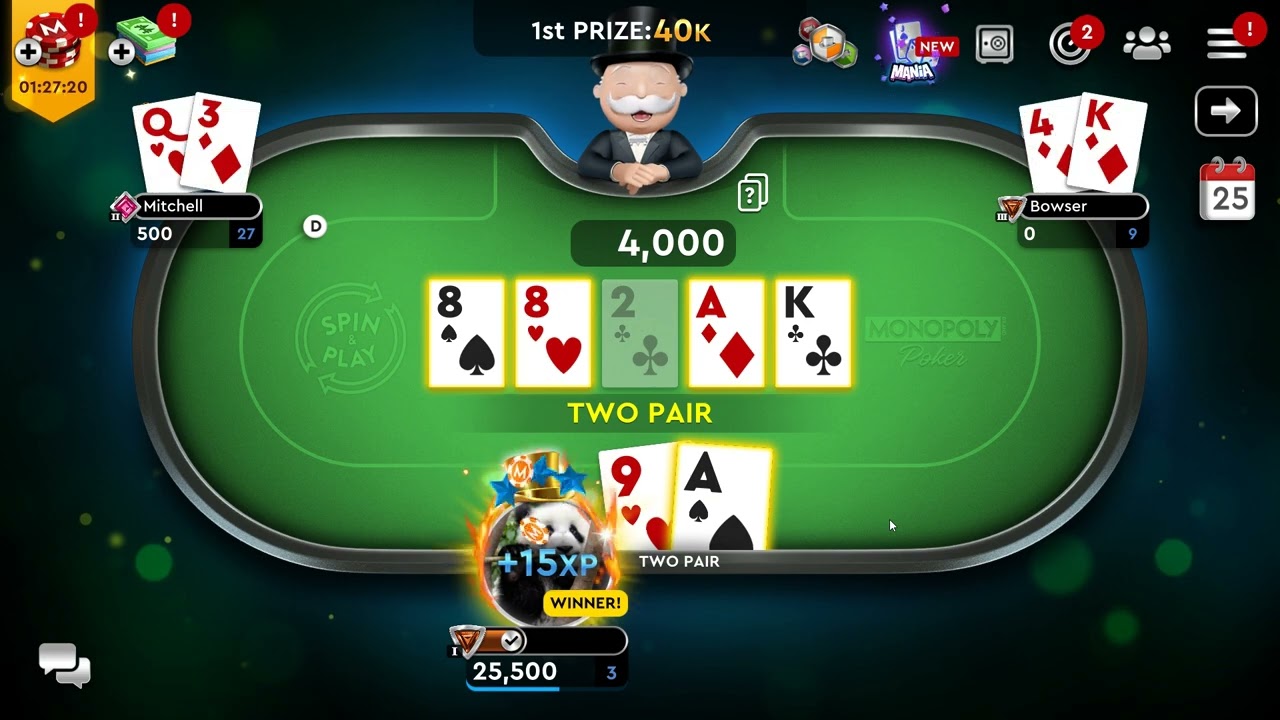Click the question mark card deck

click(x=751, y=191)
